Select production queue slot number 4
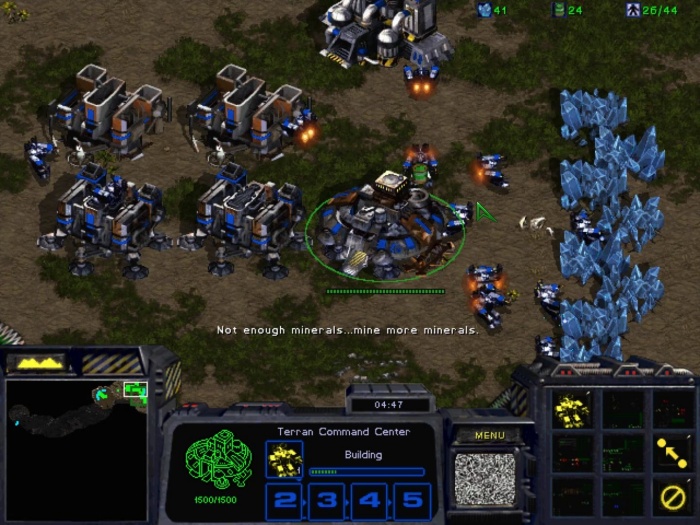700x525 pixels. click(x=368, y=498)
